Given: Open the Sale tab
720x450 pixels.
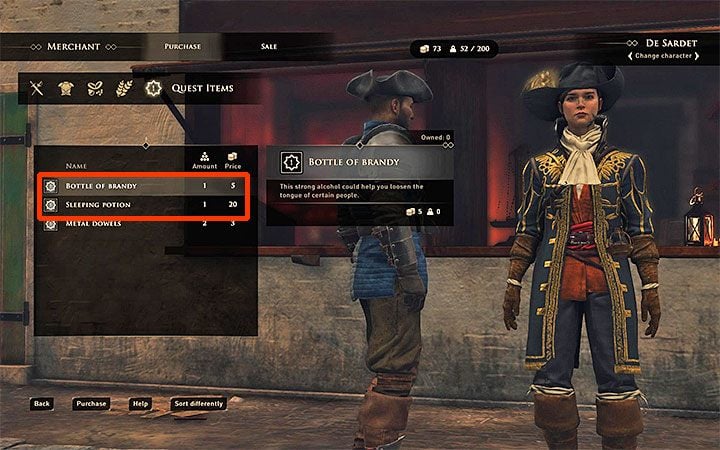Looking at the screenshot, I should (269, 46).
